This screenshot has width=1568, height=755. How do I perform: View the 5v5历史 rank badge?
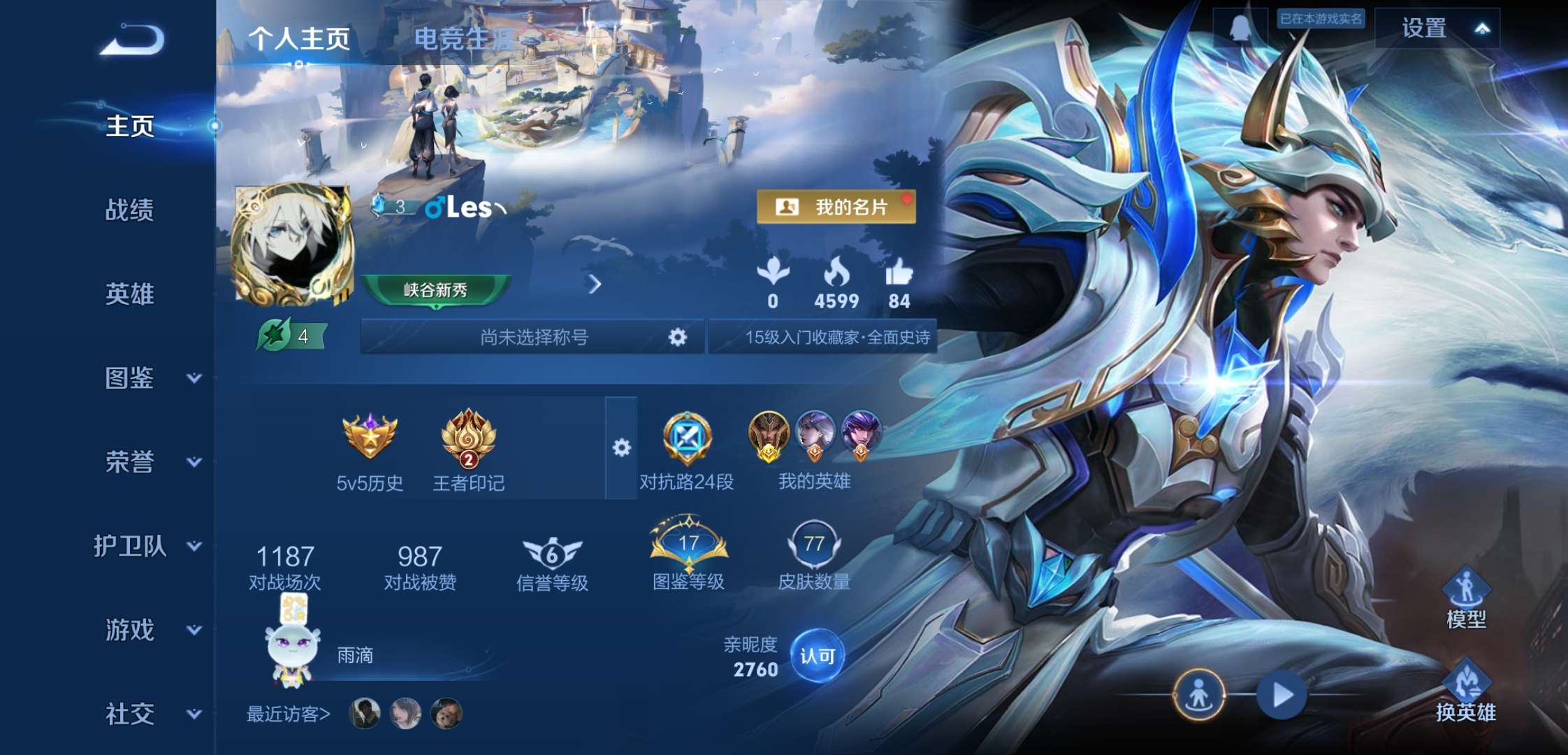[x=368, y=437]
